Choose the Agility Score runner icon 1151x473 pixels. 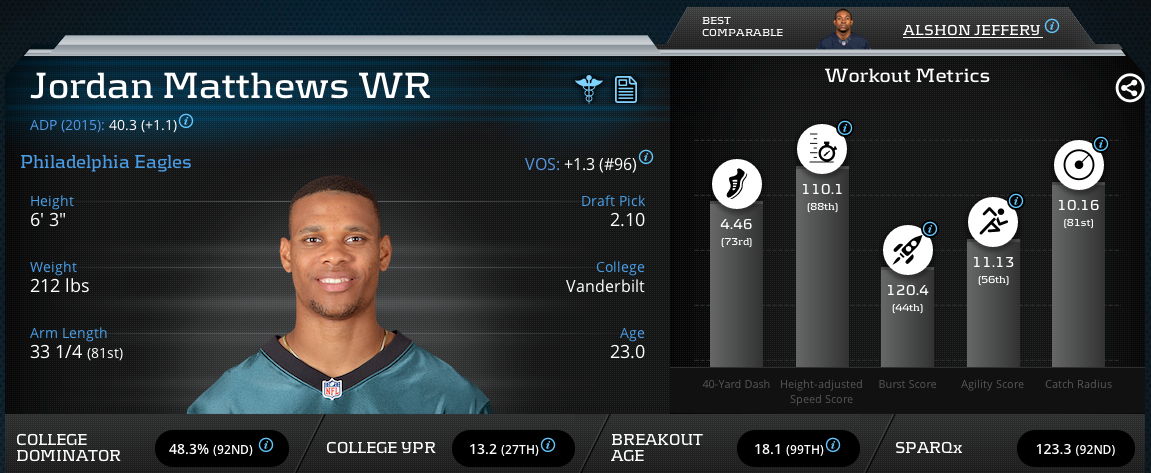coord(992,221)
